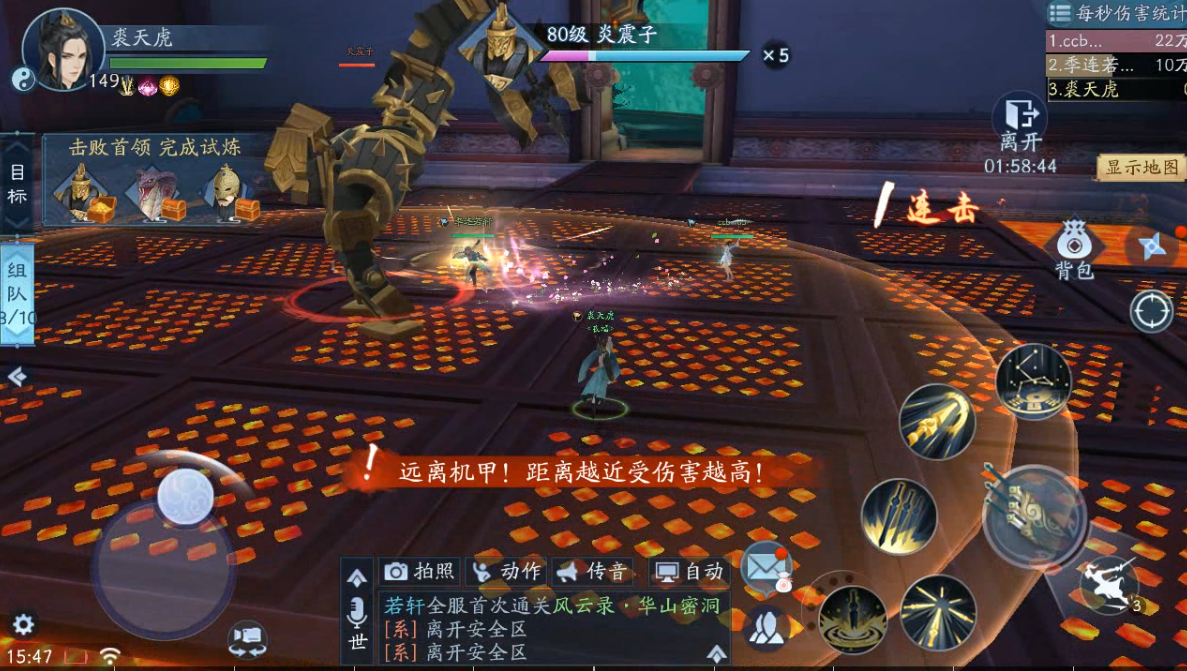
Task: Toggle 自动 auto-combat mode
Action: tap(688, 571)
